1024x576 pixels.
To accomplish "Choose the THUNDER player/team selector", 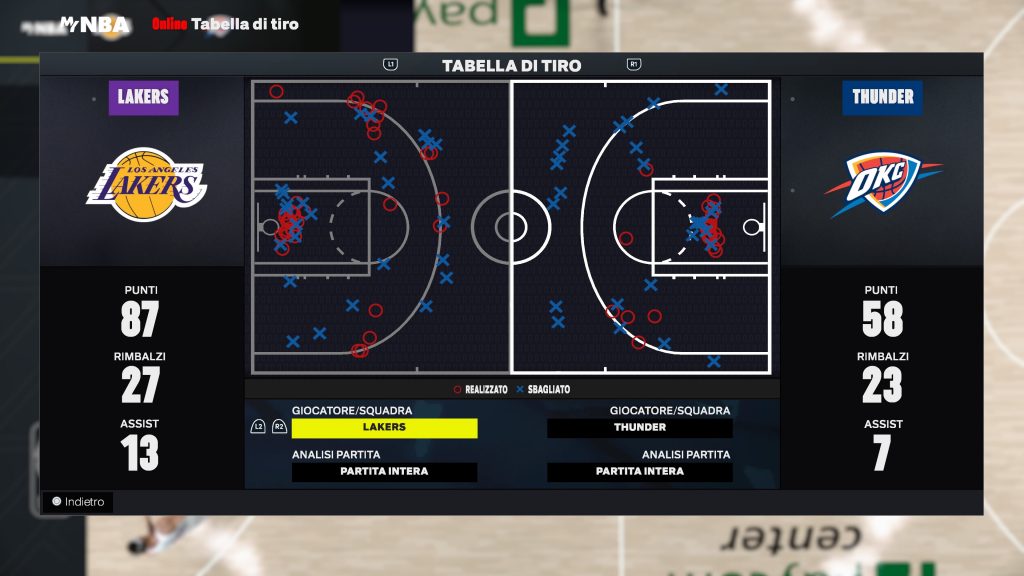I will pos(640,427).
